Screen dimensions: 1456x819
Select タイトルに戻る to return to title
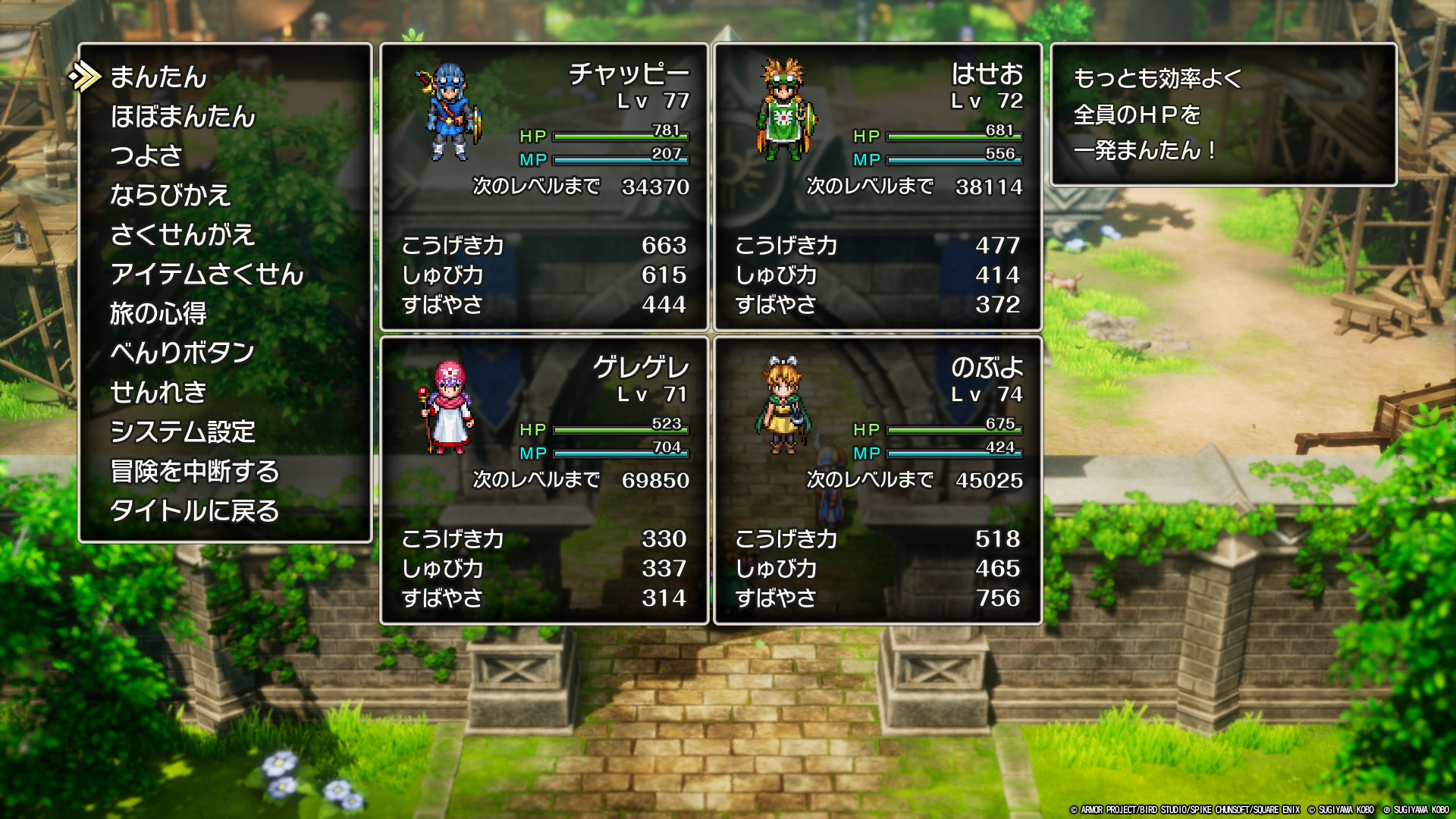point(195,510)
